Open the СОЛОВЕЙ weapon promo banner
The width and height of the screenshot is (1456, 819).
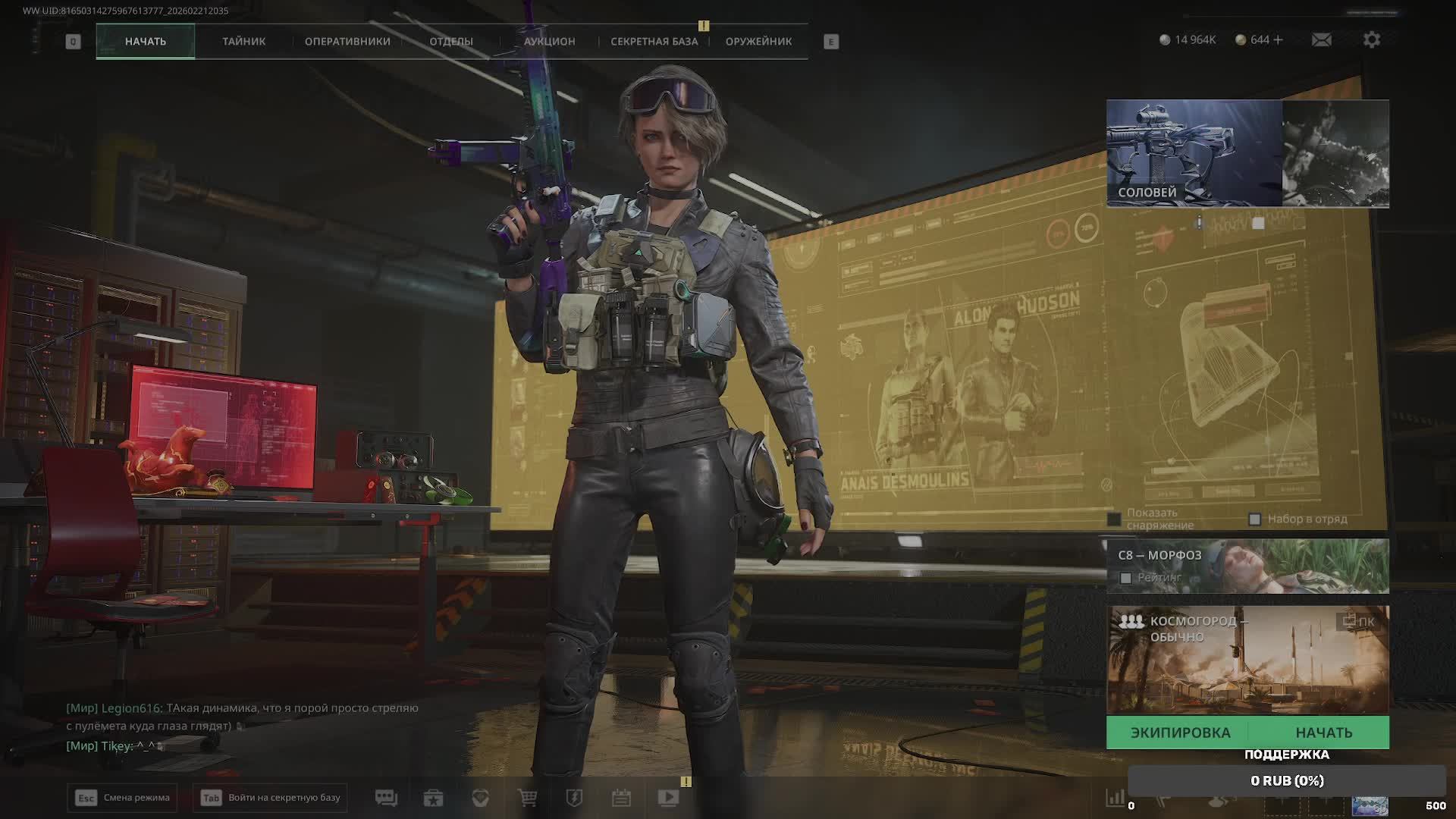pos(1194,153)
